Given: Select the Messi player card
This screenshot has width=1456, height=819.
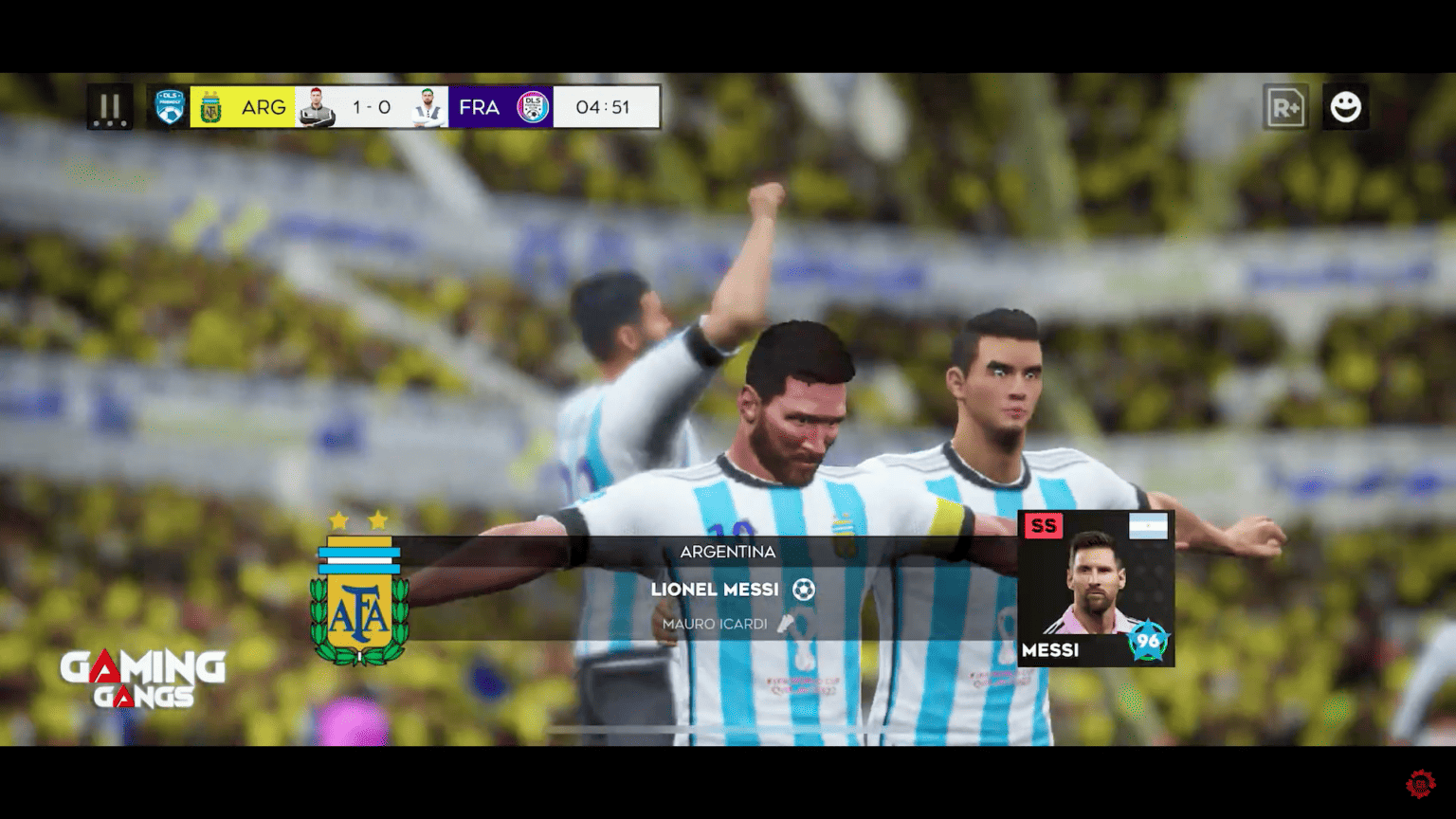Looking at the screenshot, I should pos(1096,588).
